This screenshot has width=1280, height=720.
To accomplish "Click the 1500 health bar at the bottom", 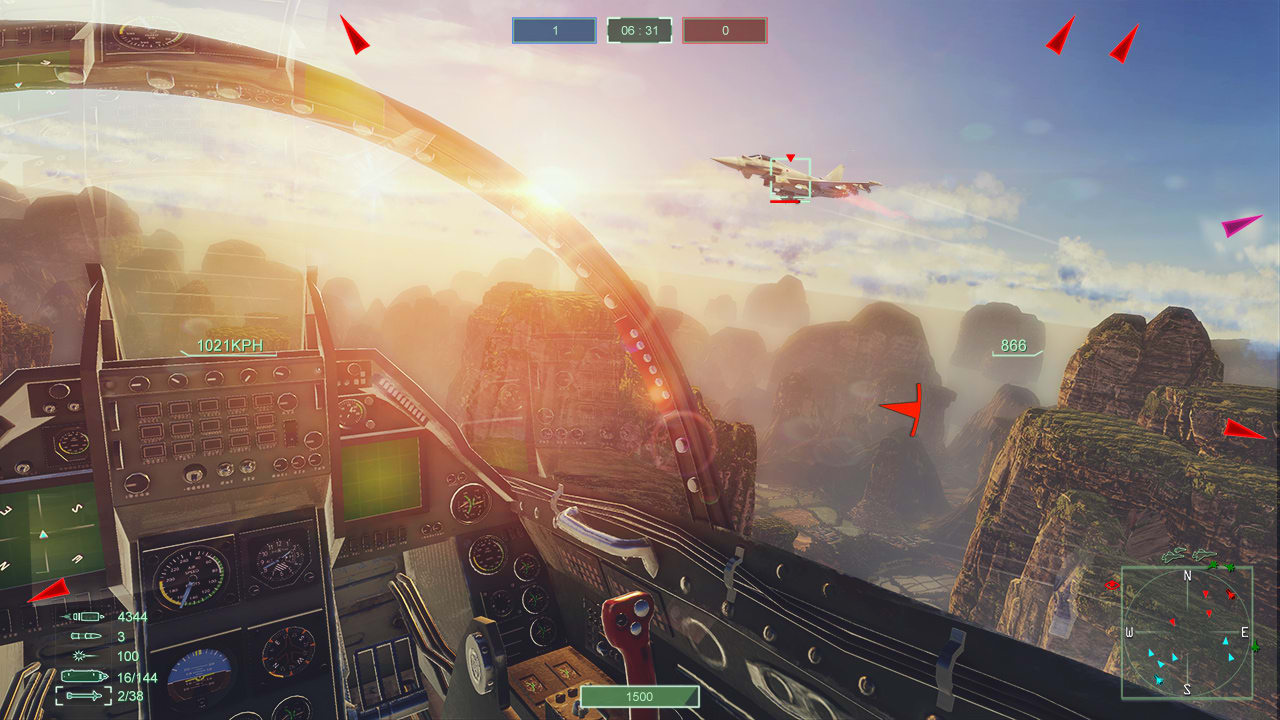I will 639,697.
